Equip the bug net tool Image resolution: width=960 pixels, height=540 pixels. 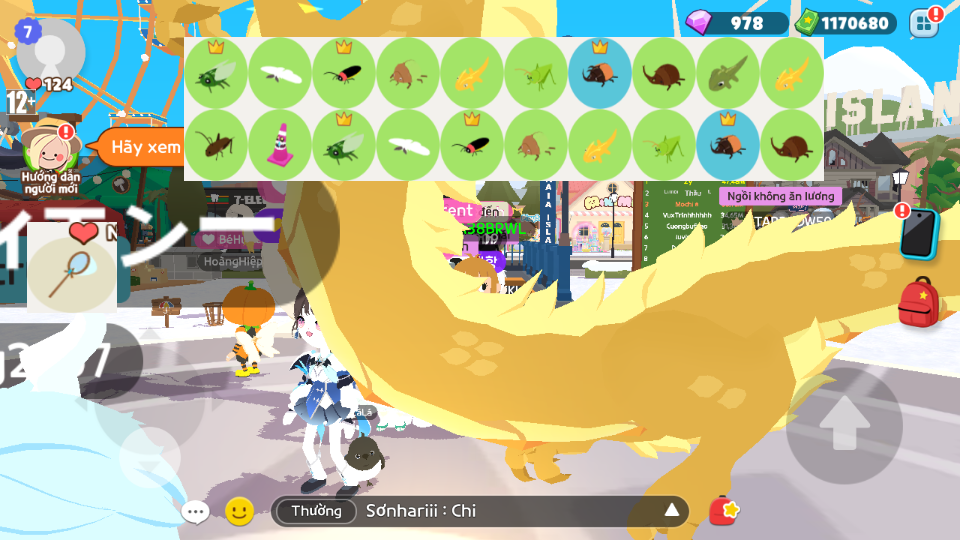(x=72, y=268)
